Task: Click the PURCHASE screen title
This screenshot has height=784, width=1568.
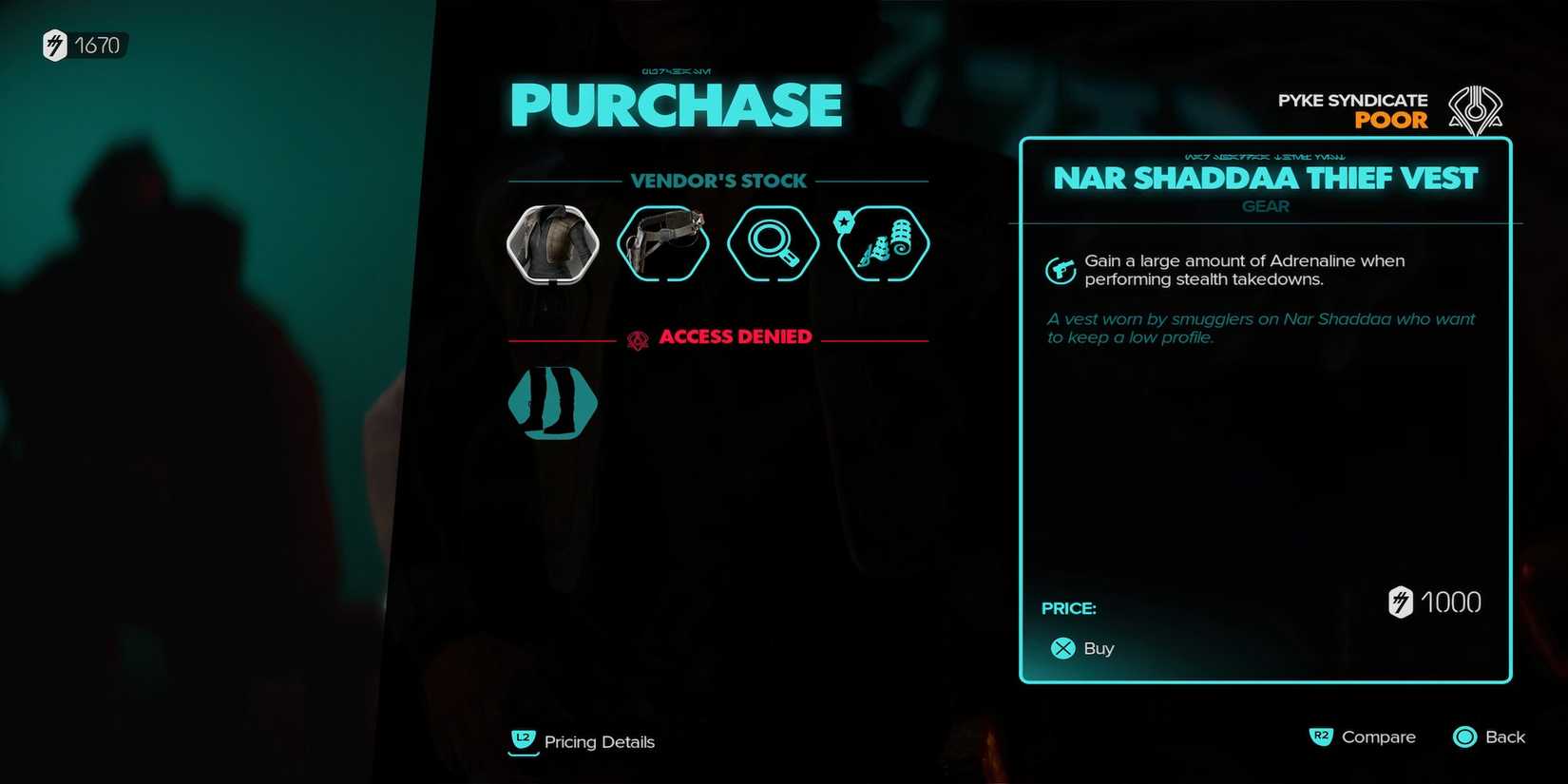Action: click(x=676, y=105)
